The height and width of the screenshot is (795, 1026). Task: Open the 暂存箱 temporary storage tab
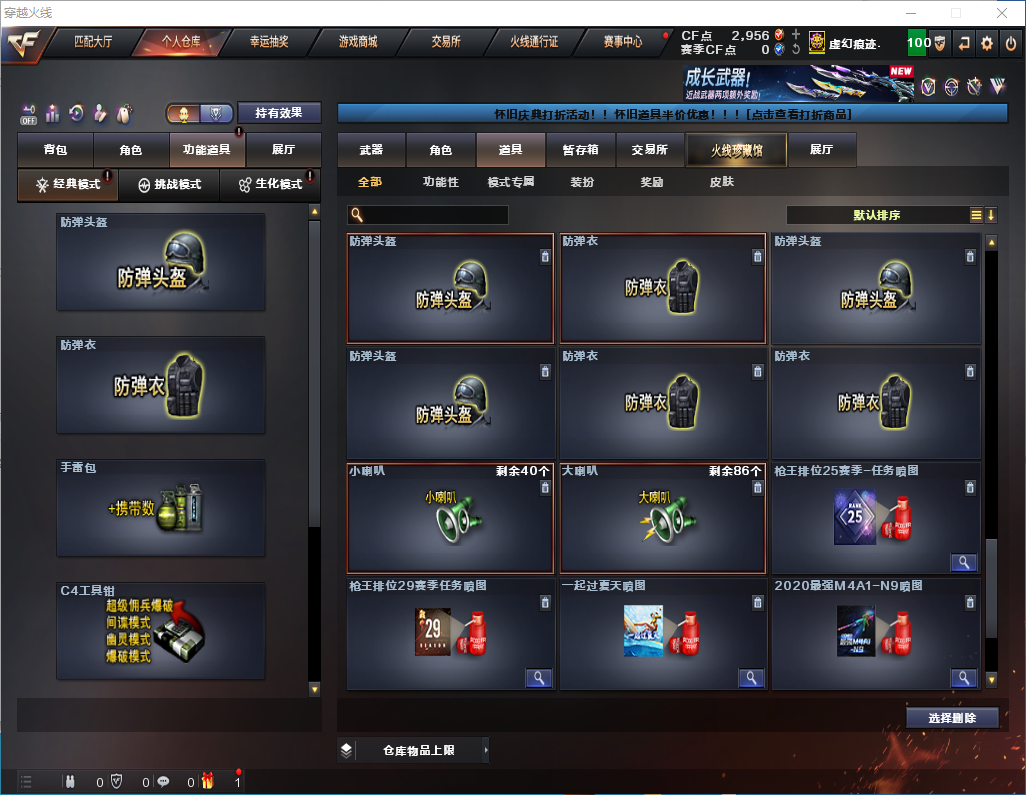[x=580, y=150]
